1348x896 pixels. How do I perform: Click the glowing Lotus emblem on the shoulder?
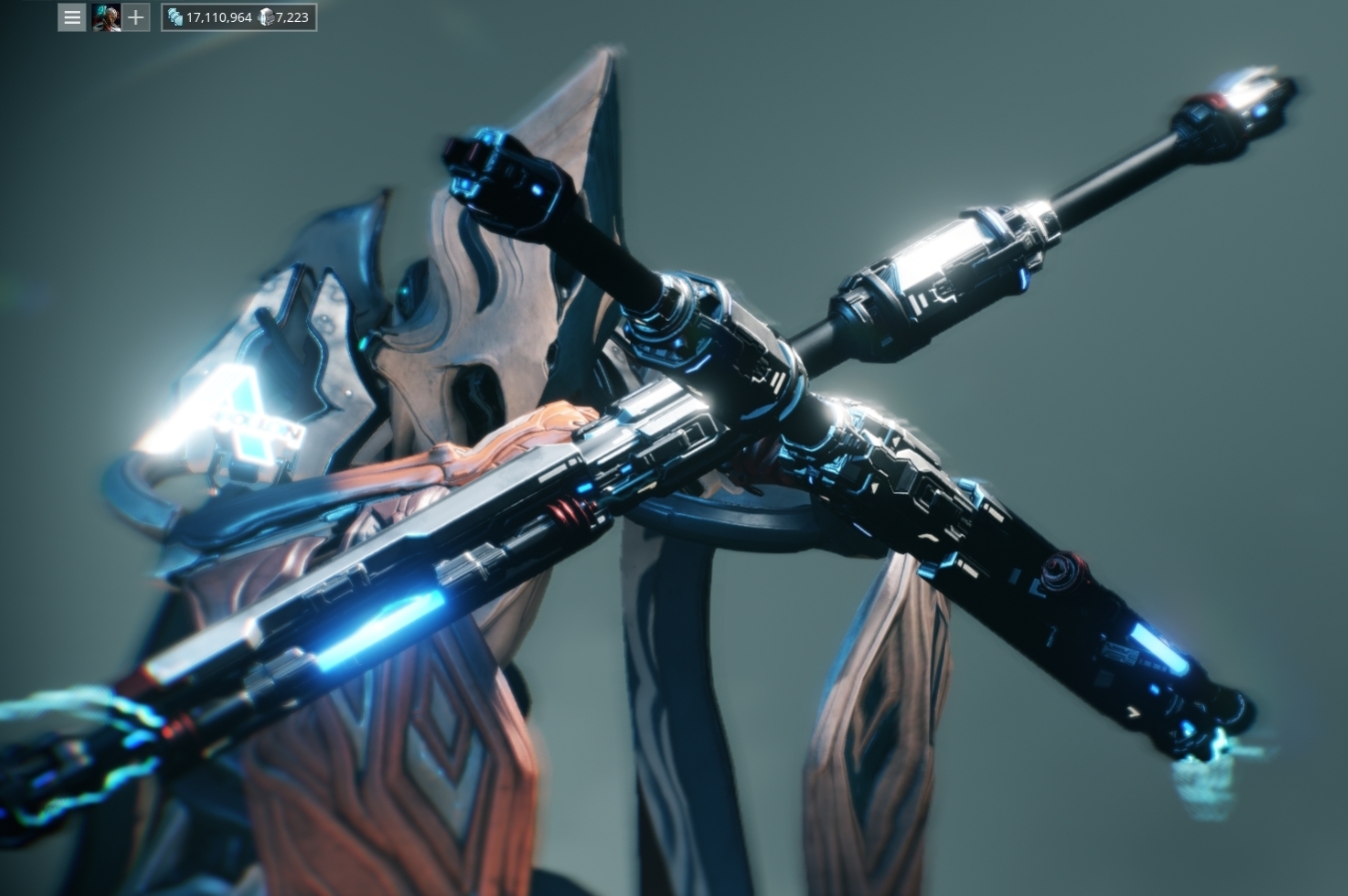coord(240,420)
